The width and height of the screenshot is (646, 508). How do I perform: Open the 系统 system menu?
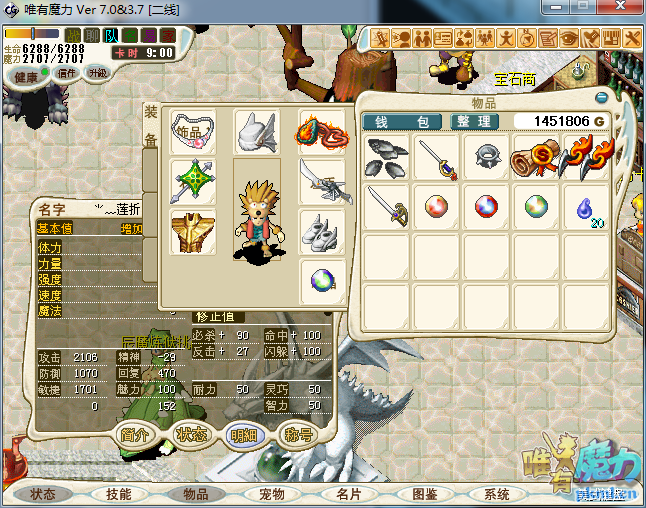pos(497,494)
